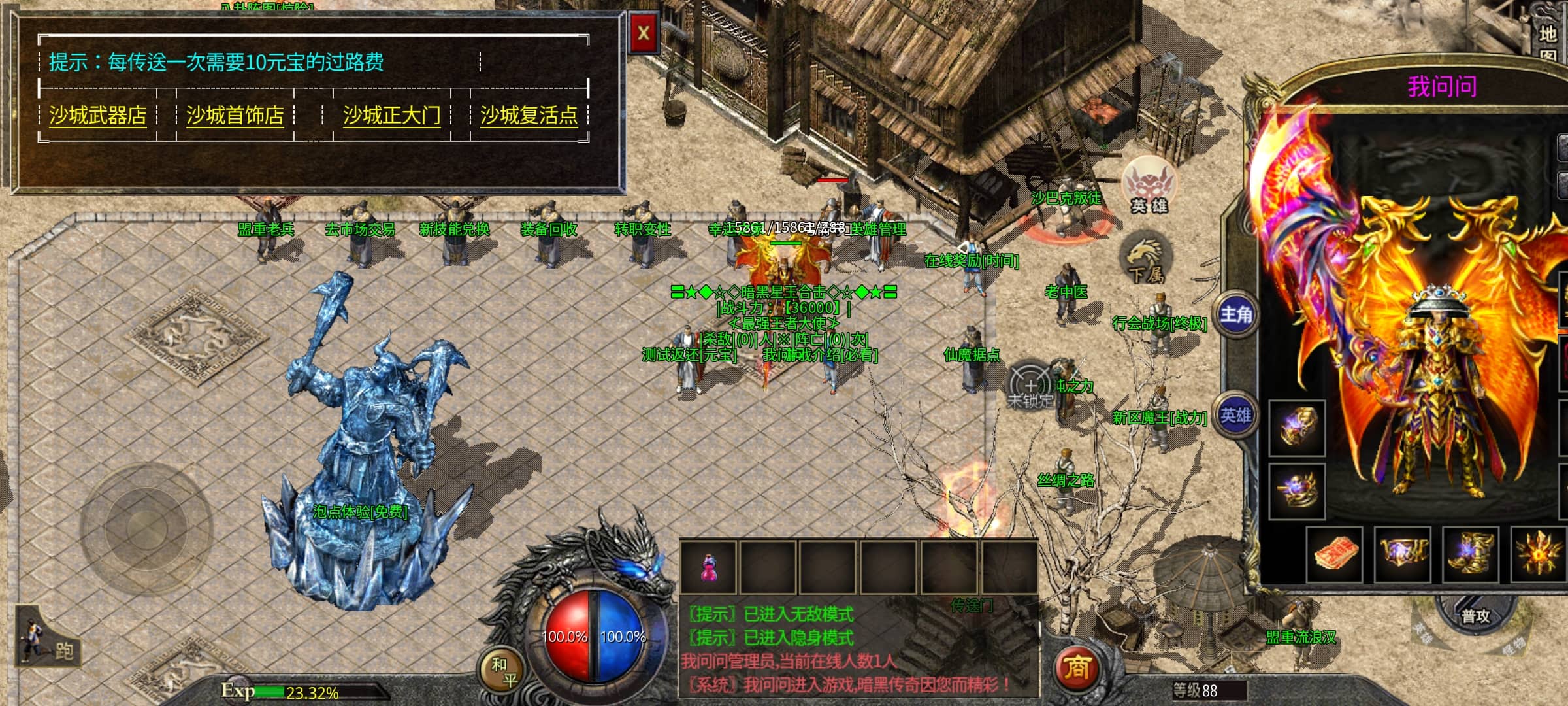1568x706 pixels.
Task: Use the pink potion in the hotbar
Action: (x=708, y=567)
